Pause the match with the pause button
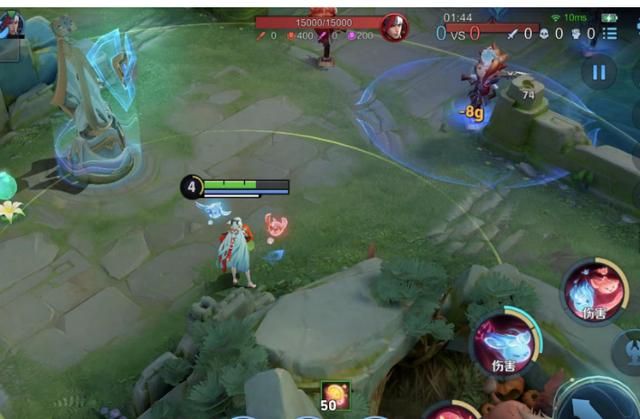The height and width of the screenshot is (419, 640). tap(598, 71)
